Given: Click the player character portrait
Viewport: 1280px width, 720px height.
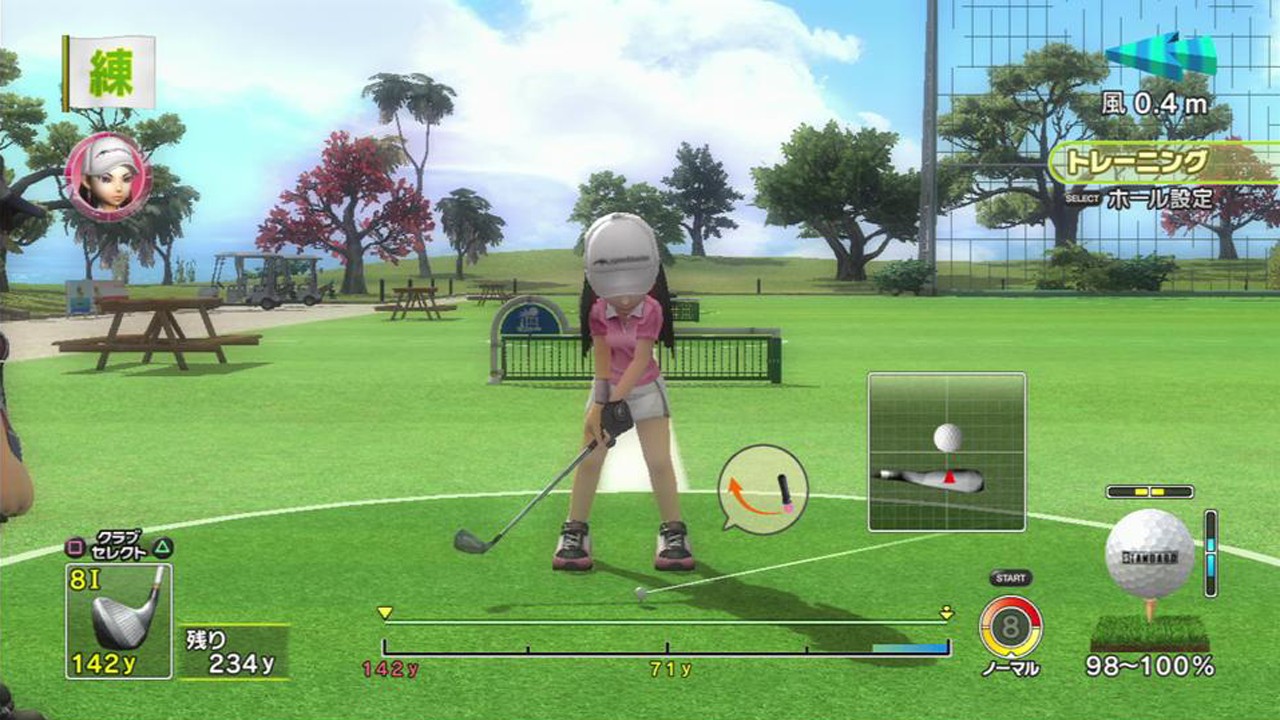Looking at the screenshot, I should [x=107, y=177].
